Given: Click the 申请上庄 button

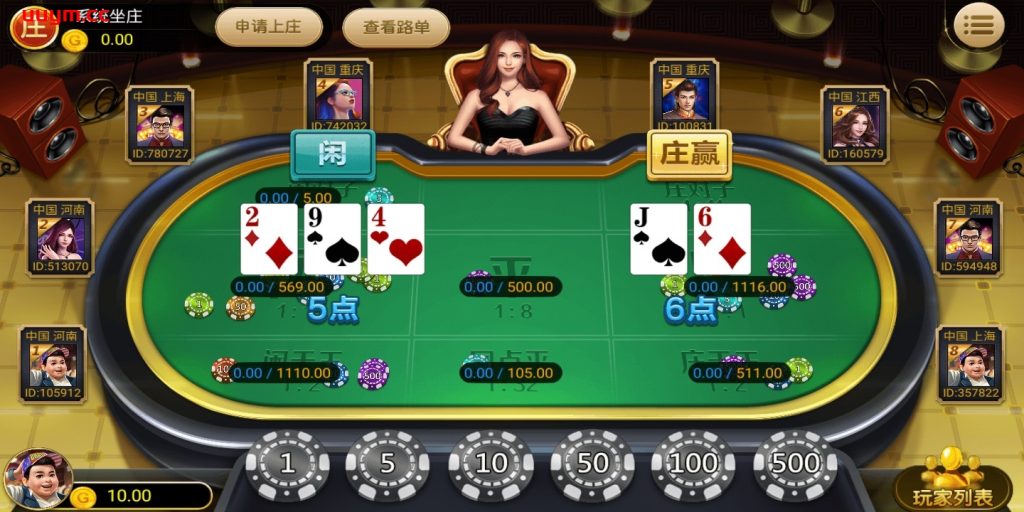Looking at the screenshot, I should 268,27.
